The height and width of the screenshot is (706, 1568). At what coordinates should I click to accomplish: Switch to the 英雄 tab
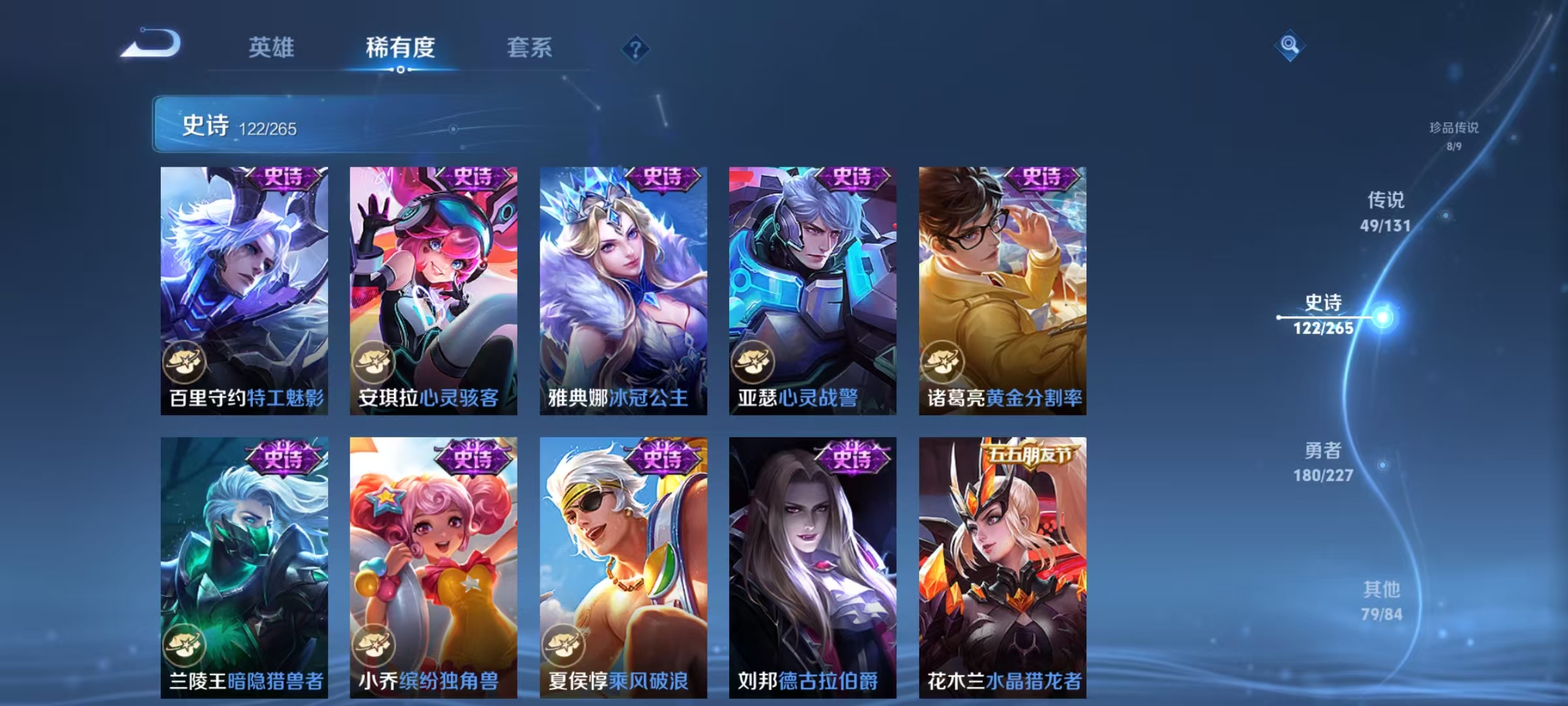coord(273,47)
